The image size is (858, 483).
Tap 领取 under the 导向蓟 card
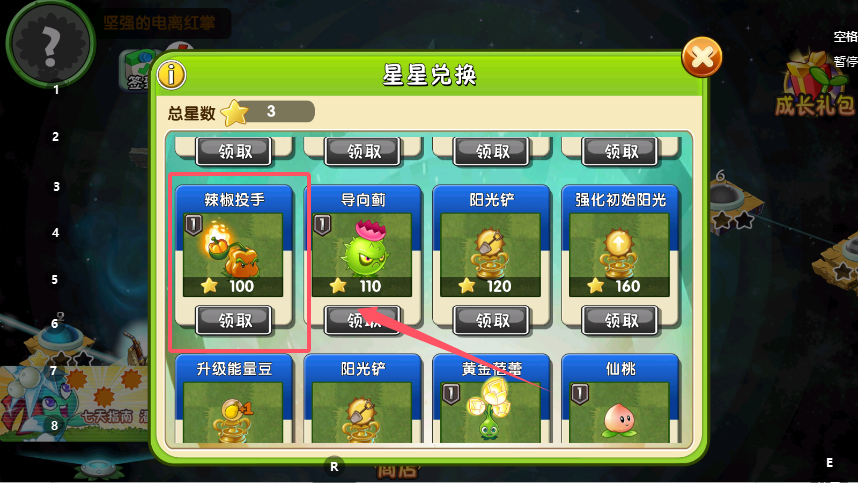tap(364, 320)
